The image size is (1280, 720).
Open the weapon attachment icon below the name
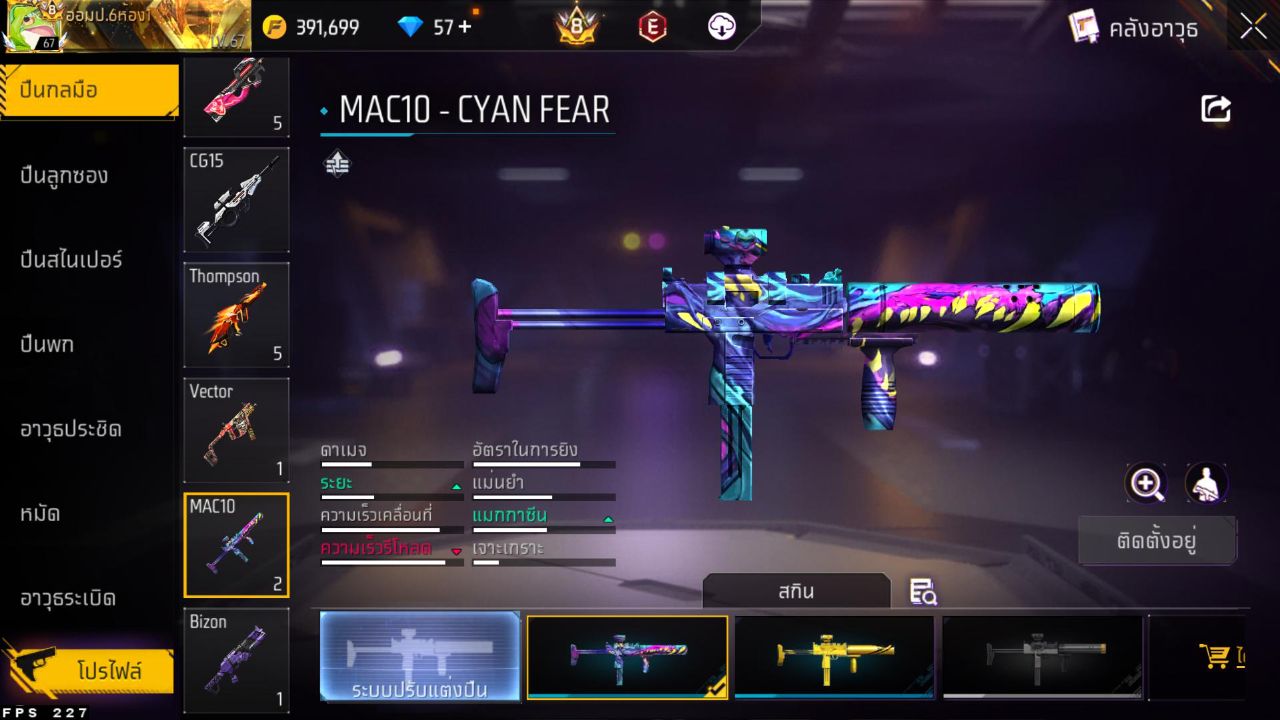pos(337,163)
